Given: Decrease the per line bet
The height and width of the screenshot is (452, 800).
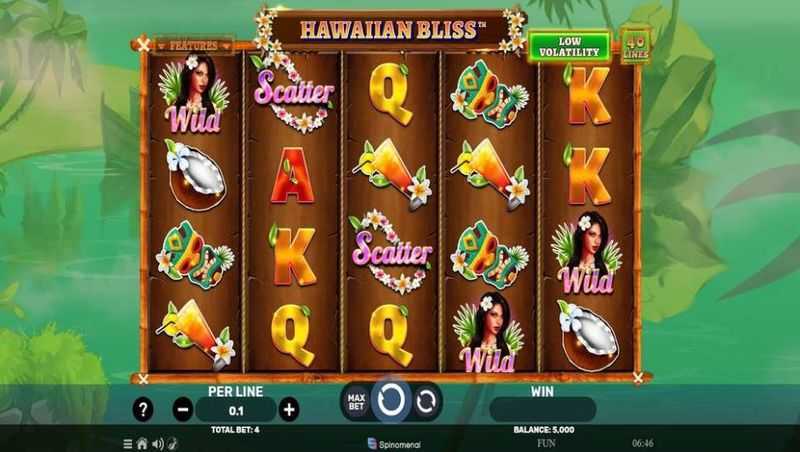Looking at the screenshot, I should click(182, 408).
